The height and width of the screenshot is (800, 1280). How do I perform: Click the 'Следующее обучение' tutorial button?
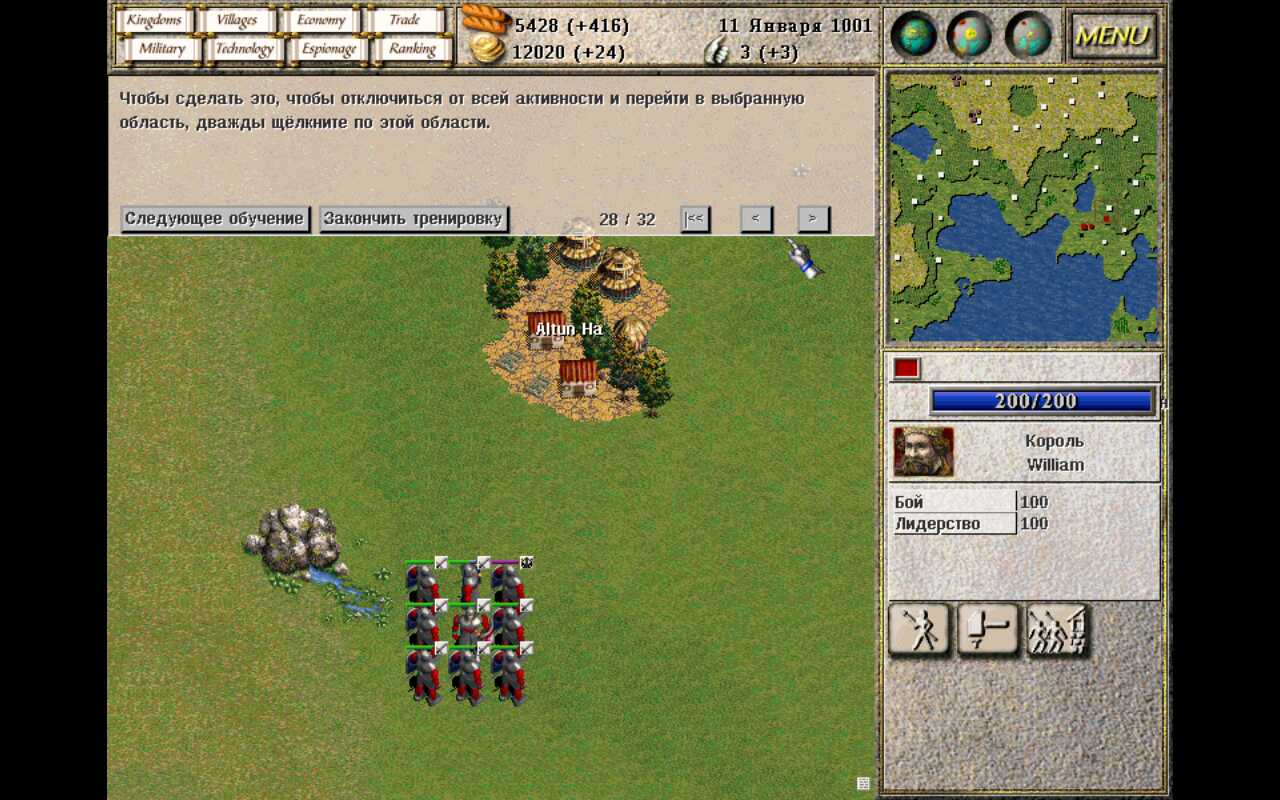click(x=214, y=219)
